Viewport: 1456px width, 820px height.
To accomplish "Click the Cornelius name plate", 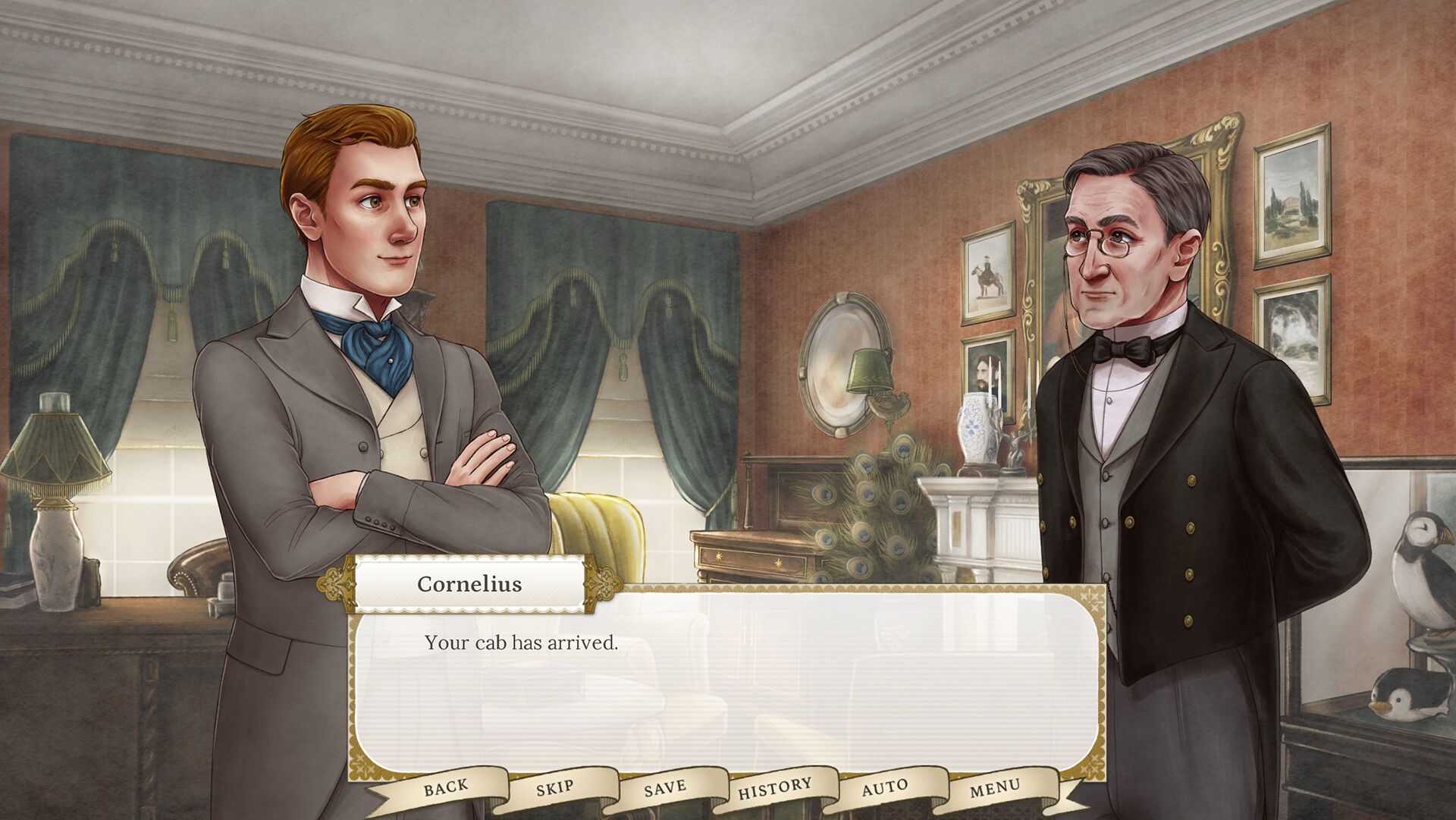I will click(x=469, y=584).
